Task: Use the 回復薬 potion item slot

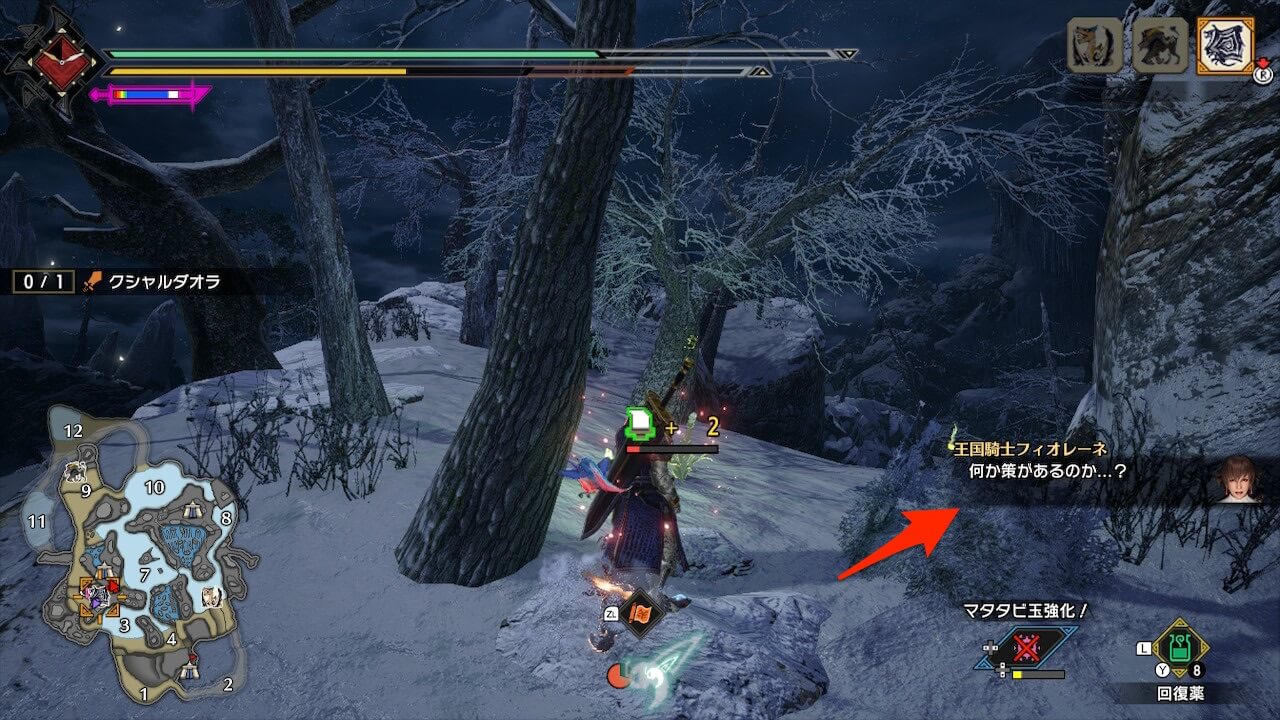Action: pyautogui.click(x=1181, y=647)
